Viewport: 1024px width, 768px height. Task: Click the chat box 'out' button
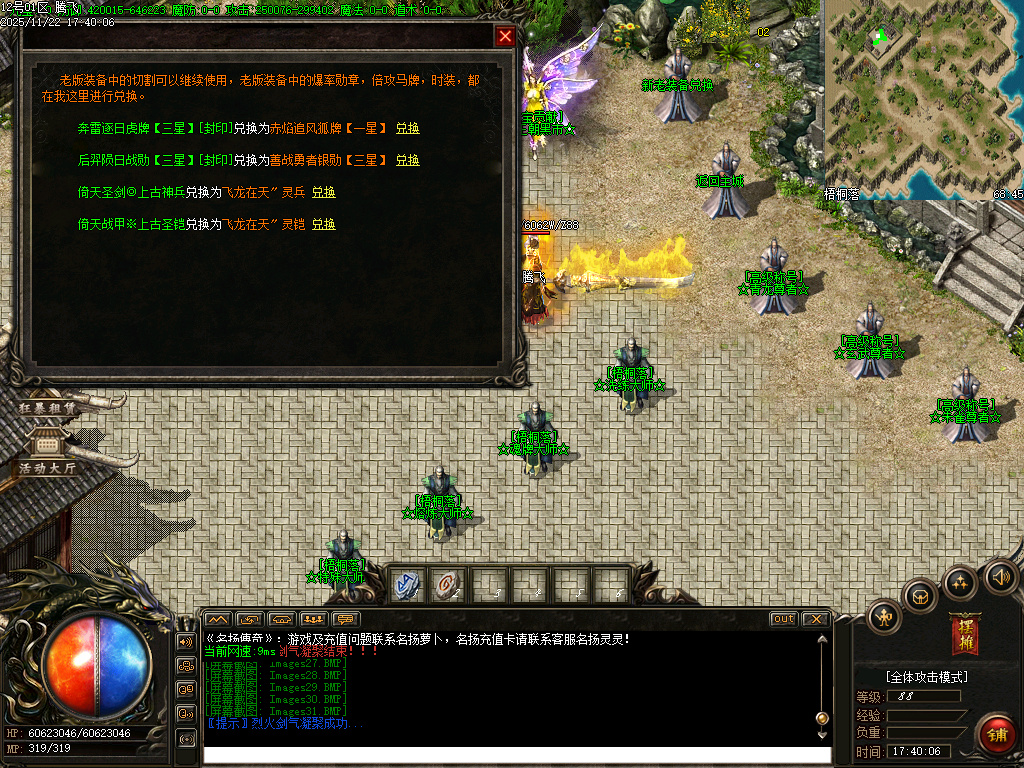[784, 619]
